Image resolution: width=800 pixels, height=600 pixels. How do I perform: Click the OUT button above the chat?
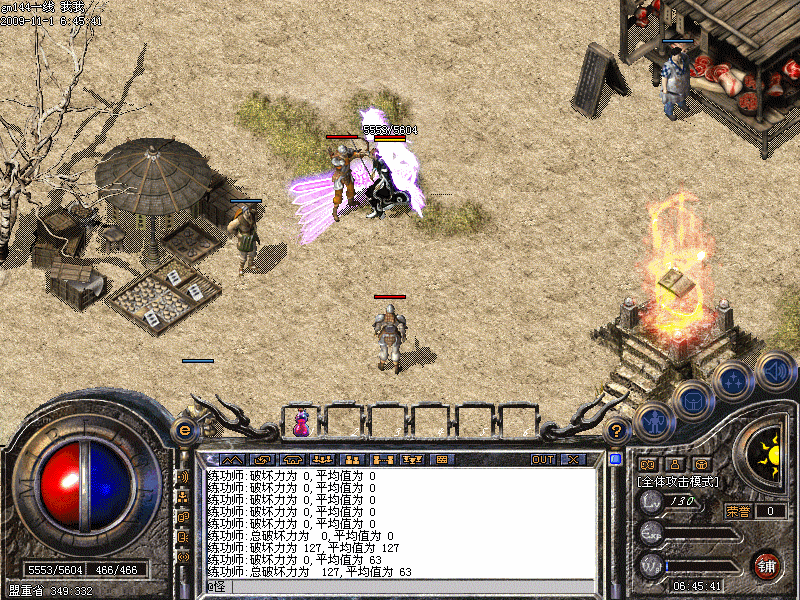click(542, 459)
